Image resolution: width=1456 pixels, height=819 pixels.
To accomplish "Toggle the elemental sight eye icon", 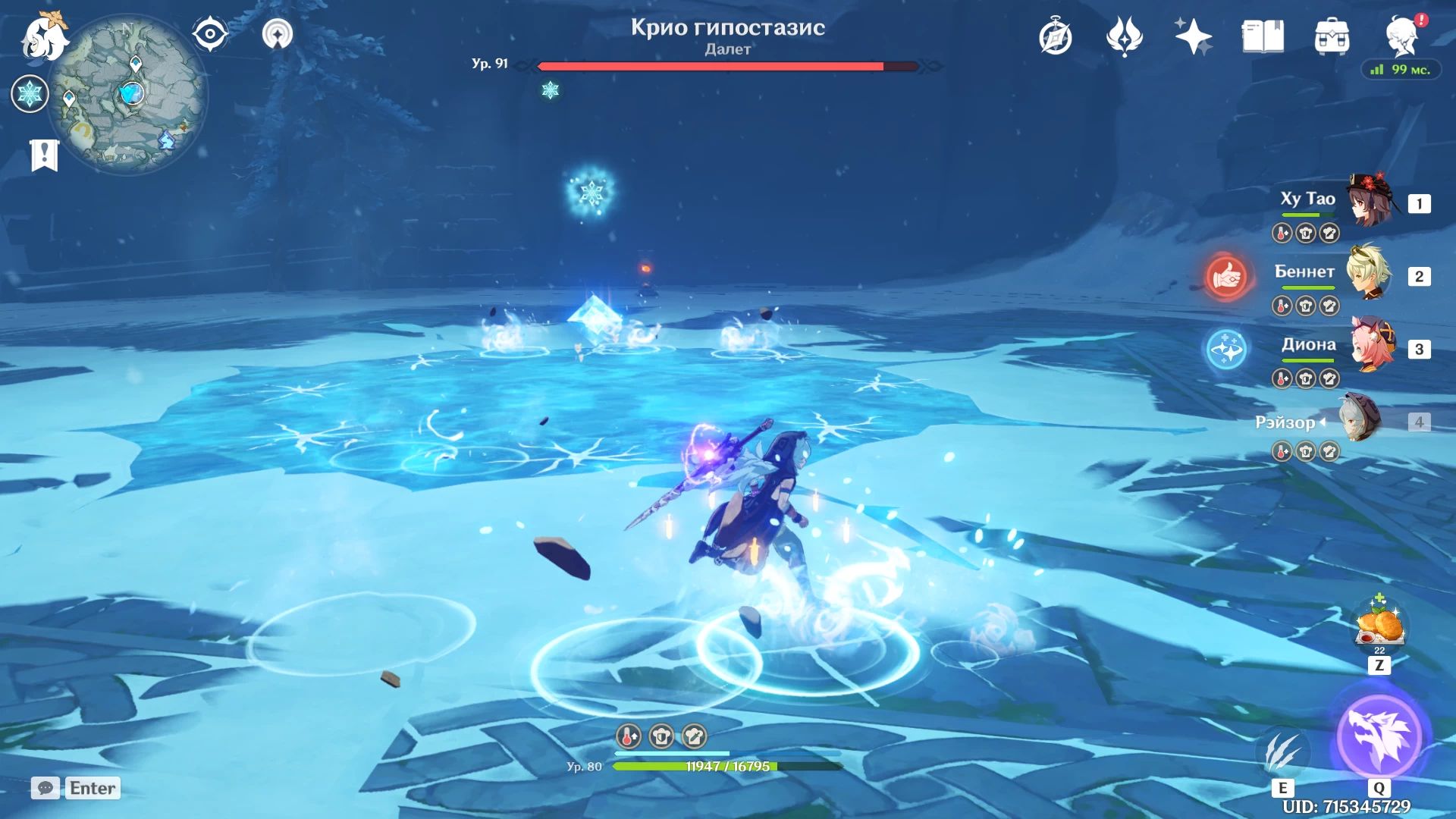I will 210,34.
